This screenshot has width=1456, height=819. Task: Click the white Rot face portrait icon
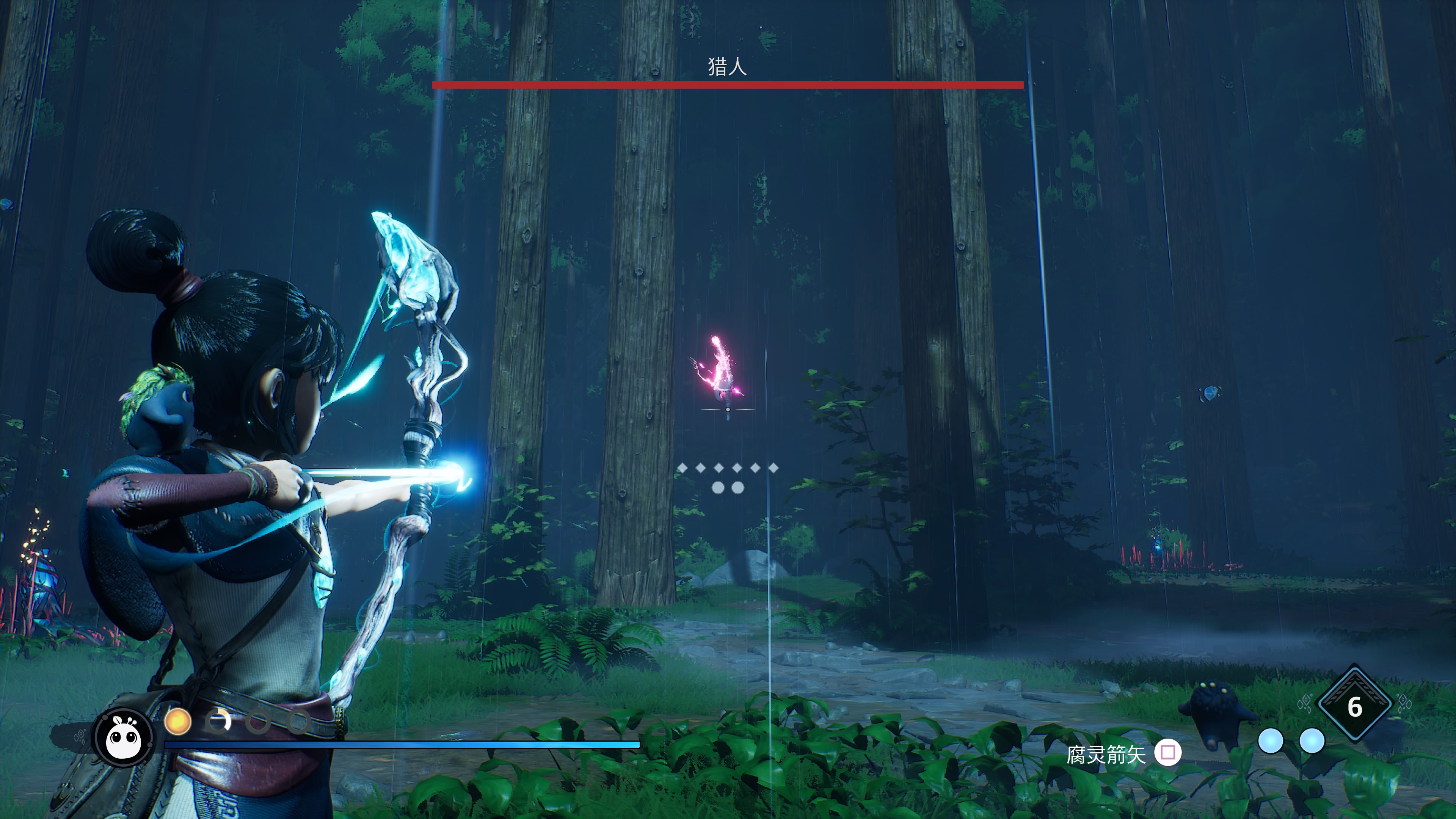click(124, 737)
